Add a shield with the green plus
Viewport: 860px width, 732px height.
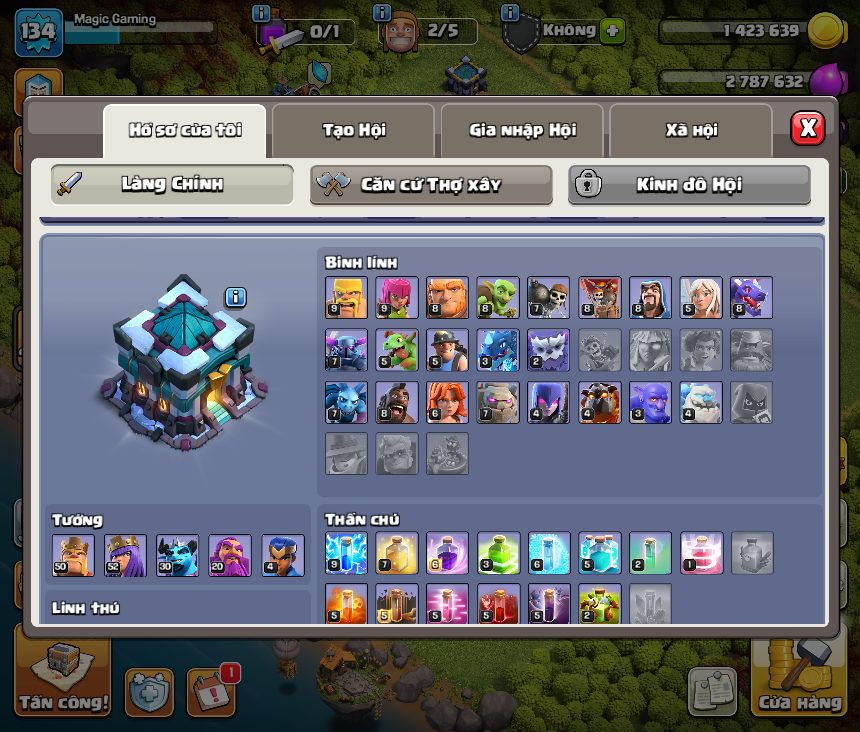[613, 31]
